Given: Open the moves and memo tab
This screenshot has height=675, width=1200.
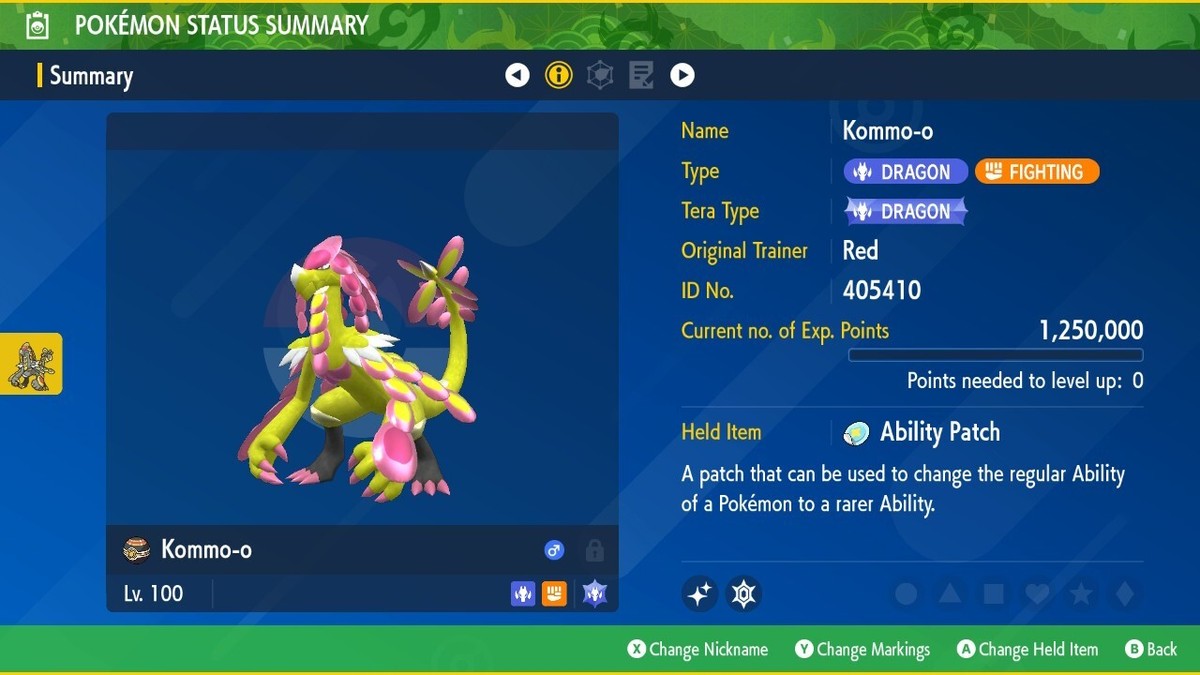Looking at the screenshot, I should 641,75.
